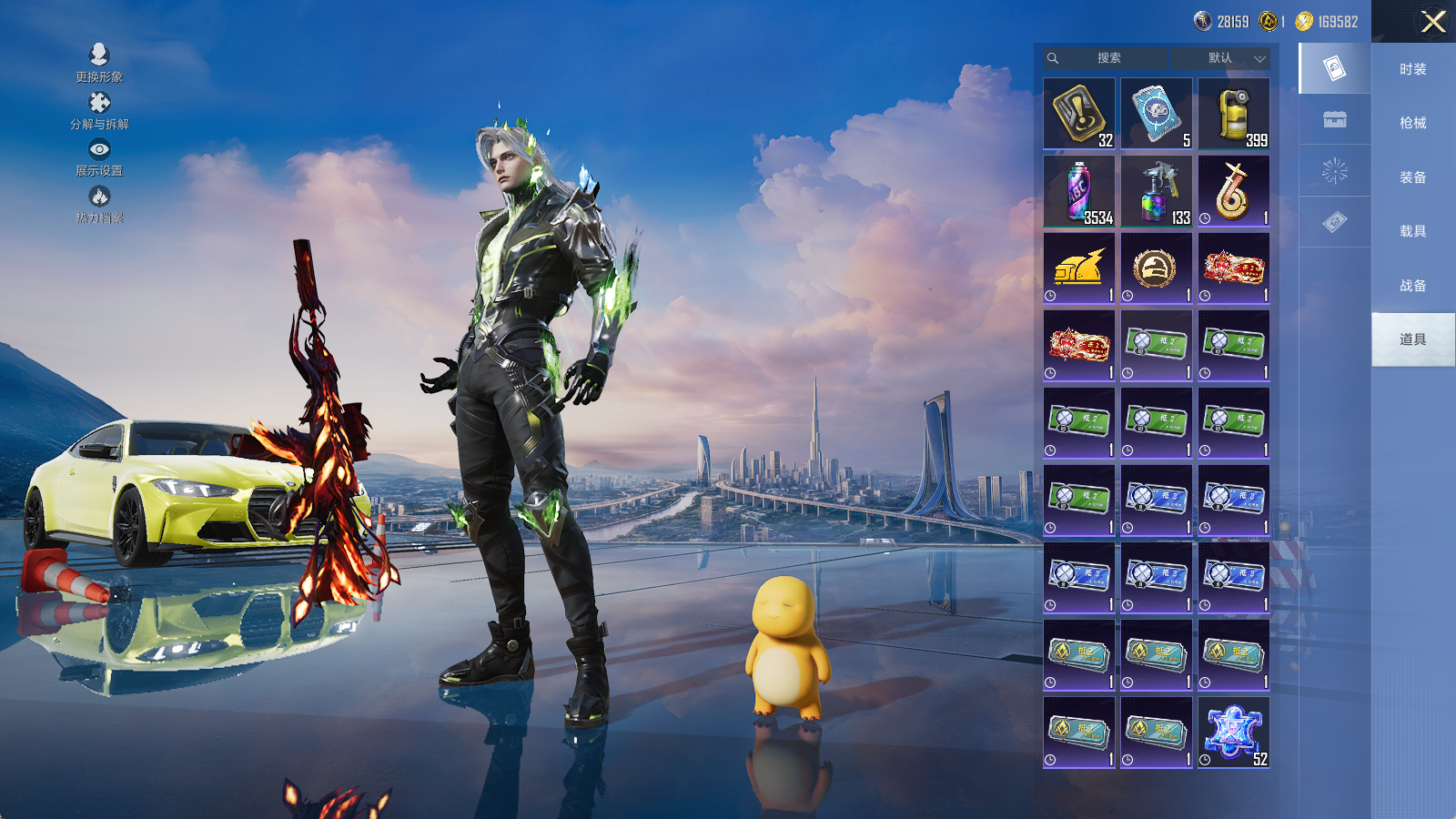
Task: Select the paint spray gun item with 133
Action: [x=1156, y=191]
